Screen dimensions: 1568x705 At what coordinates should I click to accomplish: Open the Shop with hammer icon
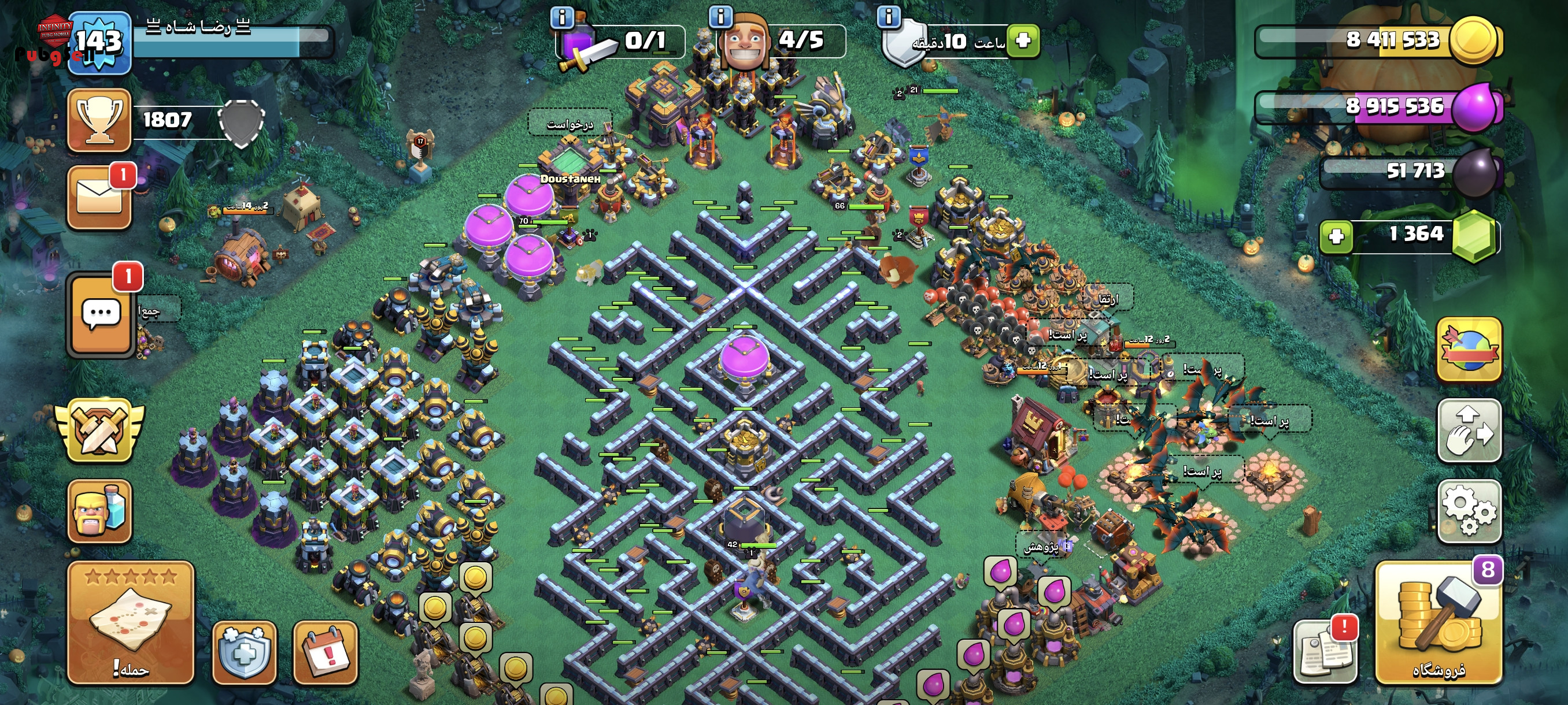coord(1438,622)
